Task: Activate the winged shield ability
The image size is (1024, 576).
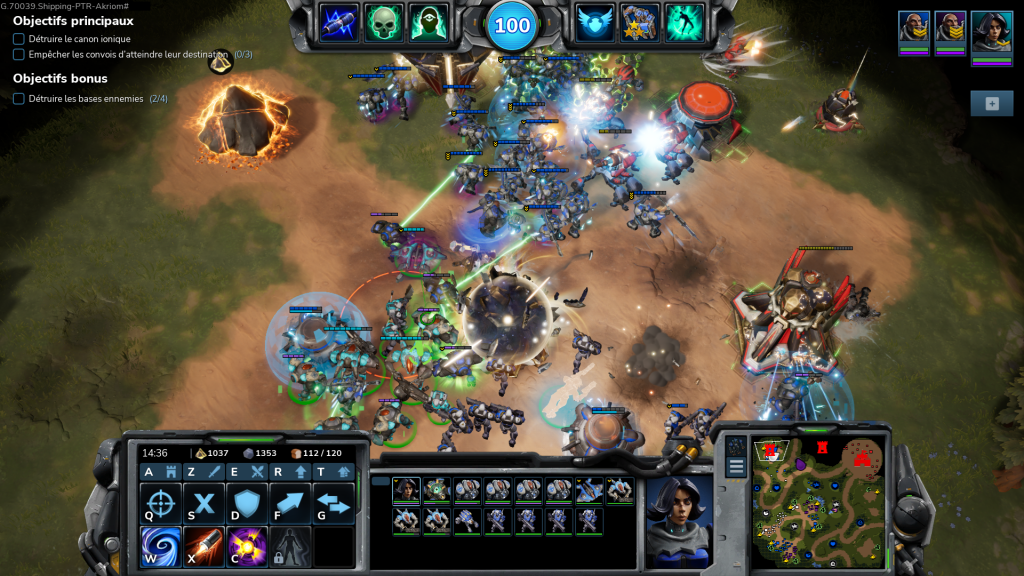Action: (595, 22)
